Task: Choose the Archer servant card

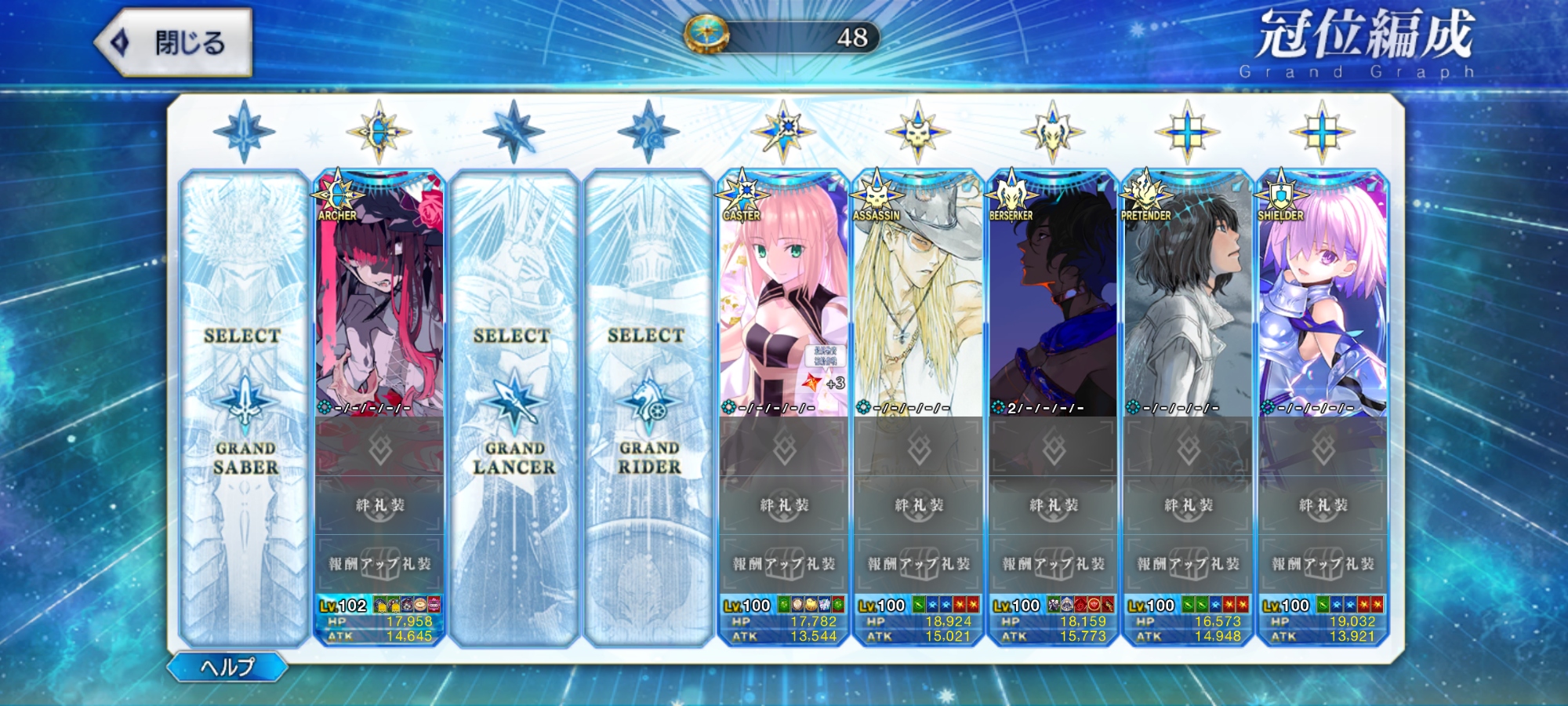Action: 379,298
